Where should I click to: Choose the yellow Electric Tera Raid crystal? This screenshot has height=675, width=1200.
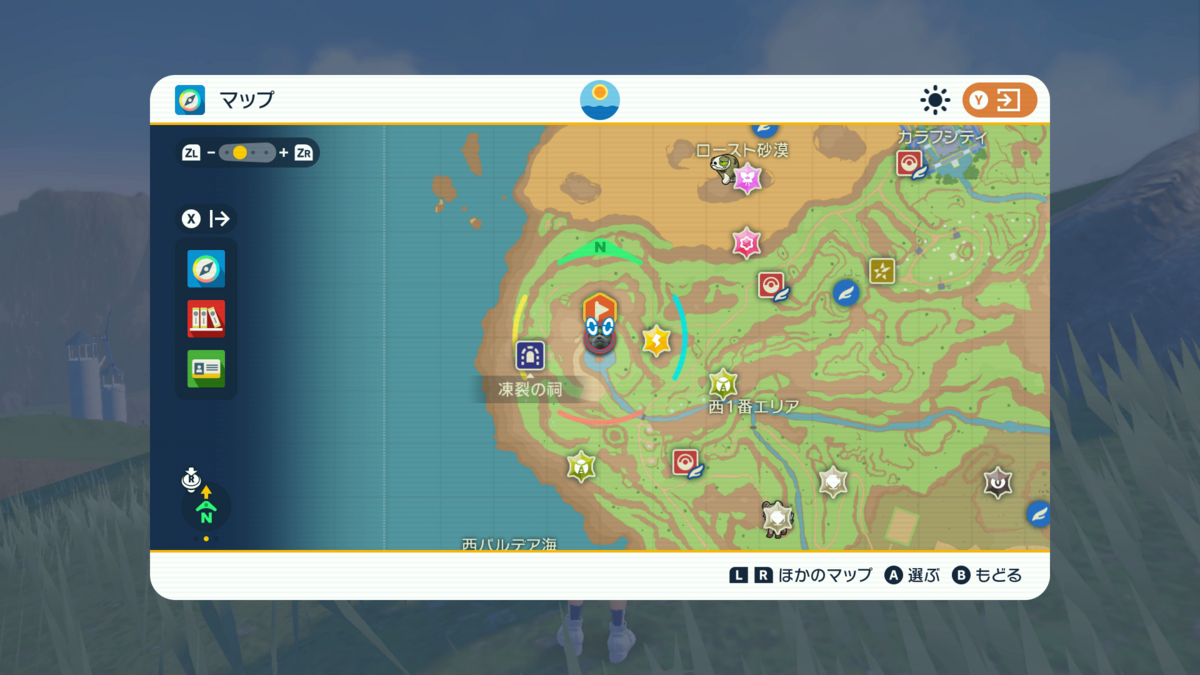[656, 341]
